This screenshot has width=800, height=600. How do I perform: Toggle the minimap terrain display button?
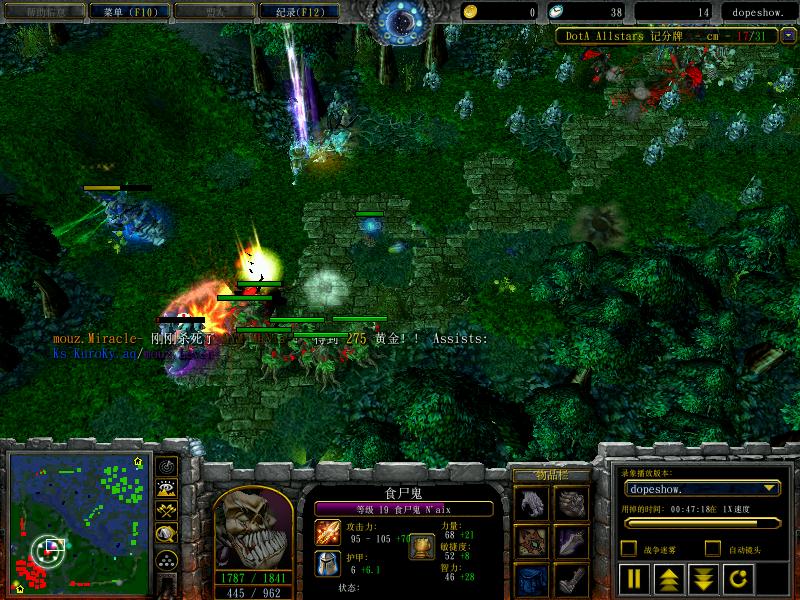click(x=167, y=489)
